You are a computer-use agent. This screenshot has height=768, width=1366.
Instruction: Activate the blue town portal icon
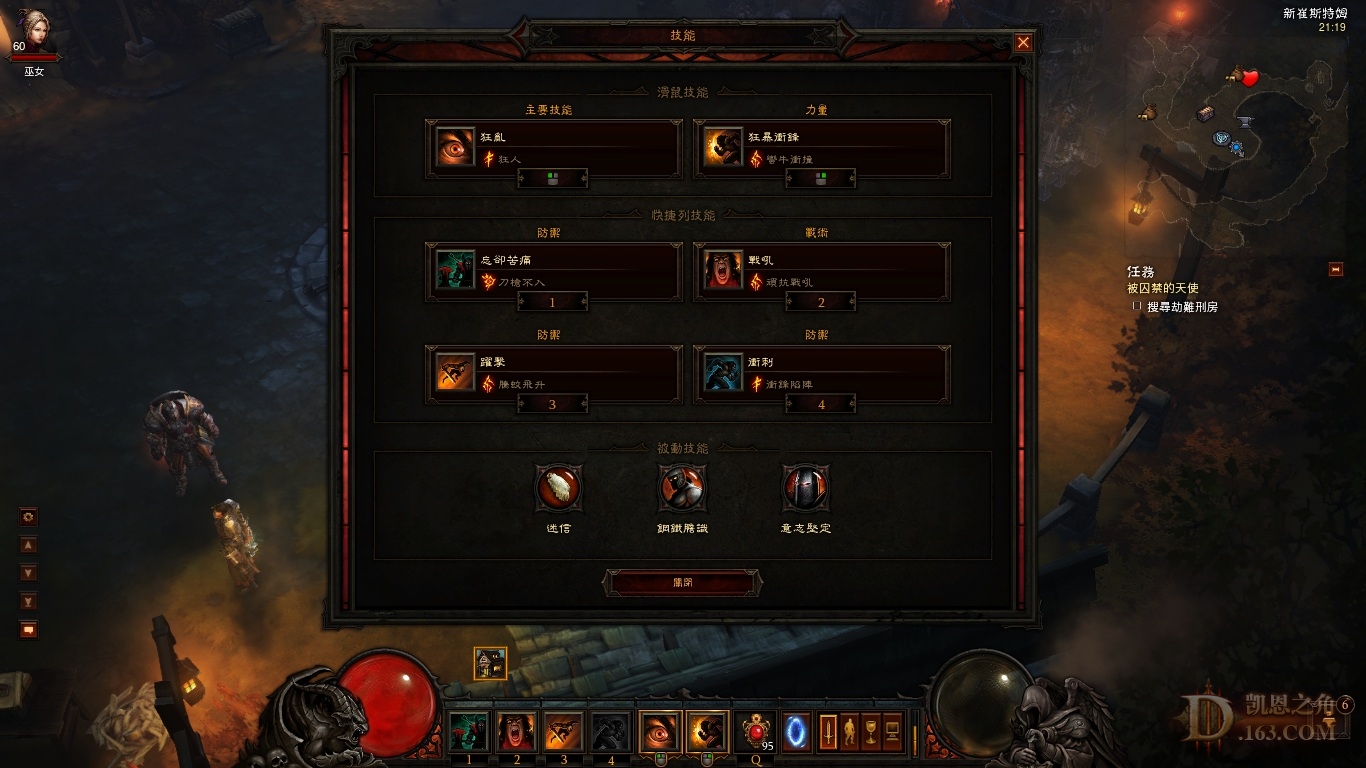[x=797, y=731]
